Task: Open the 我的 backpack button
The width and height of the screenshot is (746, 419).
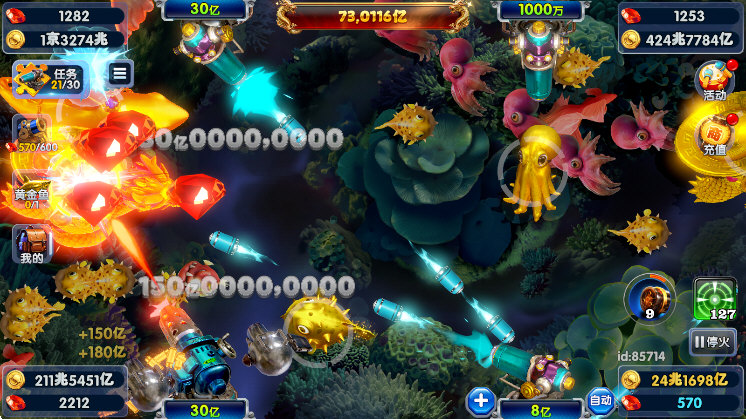Action: pos(31,245)
